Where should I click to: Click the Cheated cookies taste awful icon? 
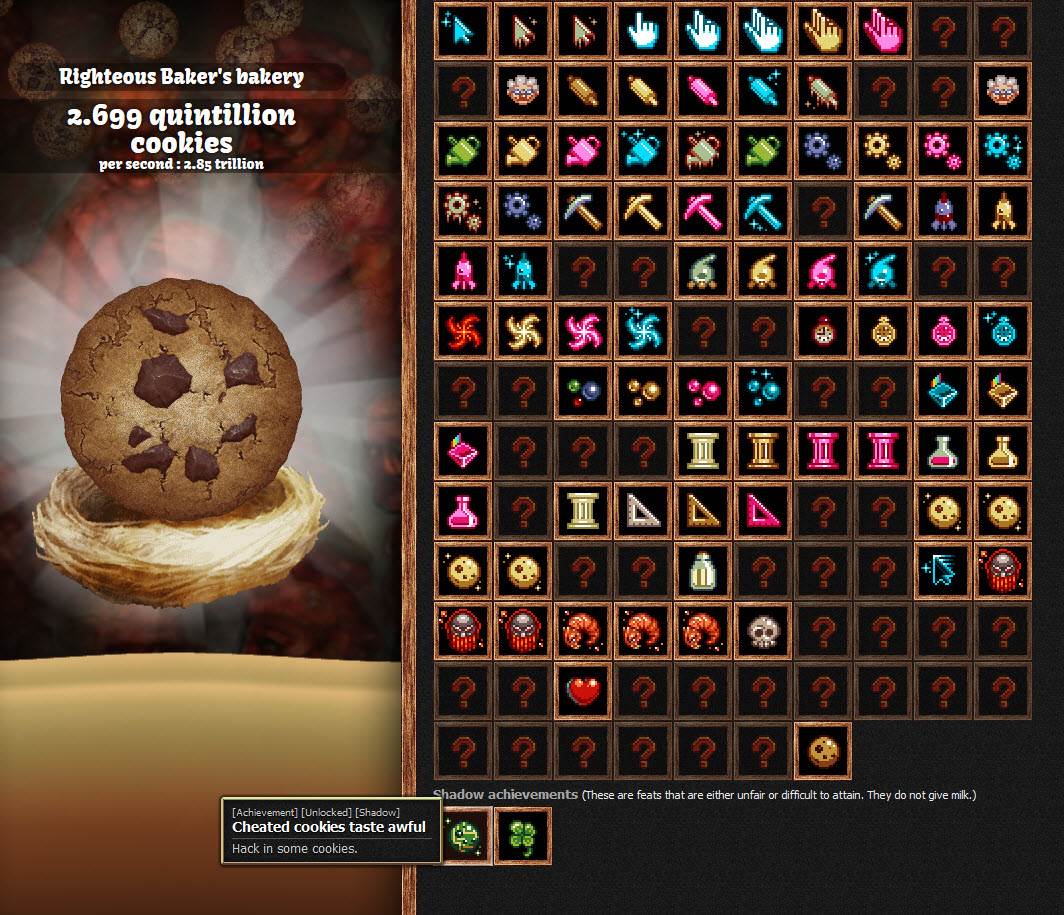pyautogui.click(x=463, y=836)
